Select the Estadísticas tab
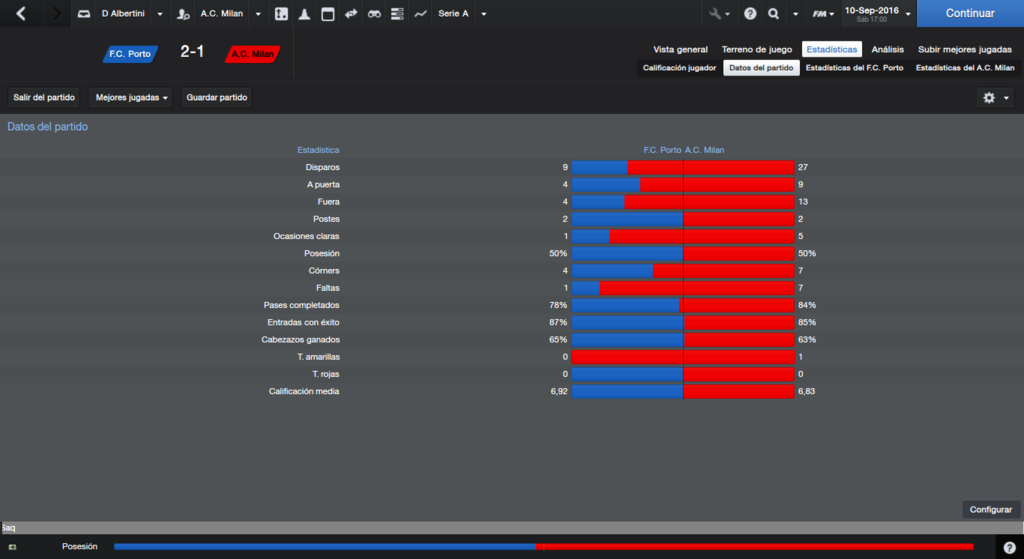 point(832,49)
